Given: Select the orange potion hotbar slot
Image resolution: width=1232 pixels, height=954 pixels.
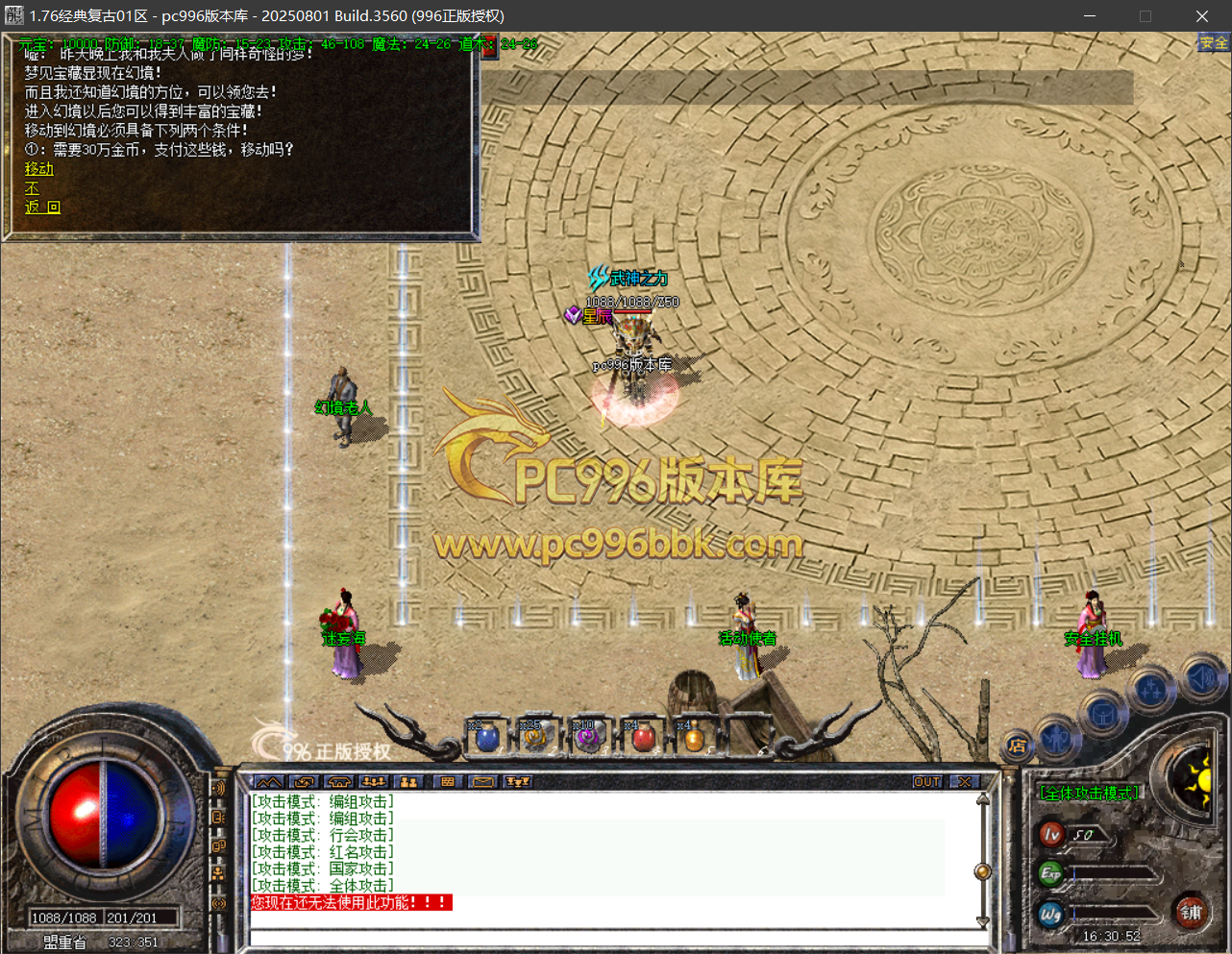Looking at the screenshot, I should pyautogui.click(x=693, y=739).
